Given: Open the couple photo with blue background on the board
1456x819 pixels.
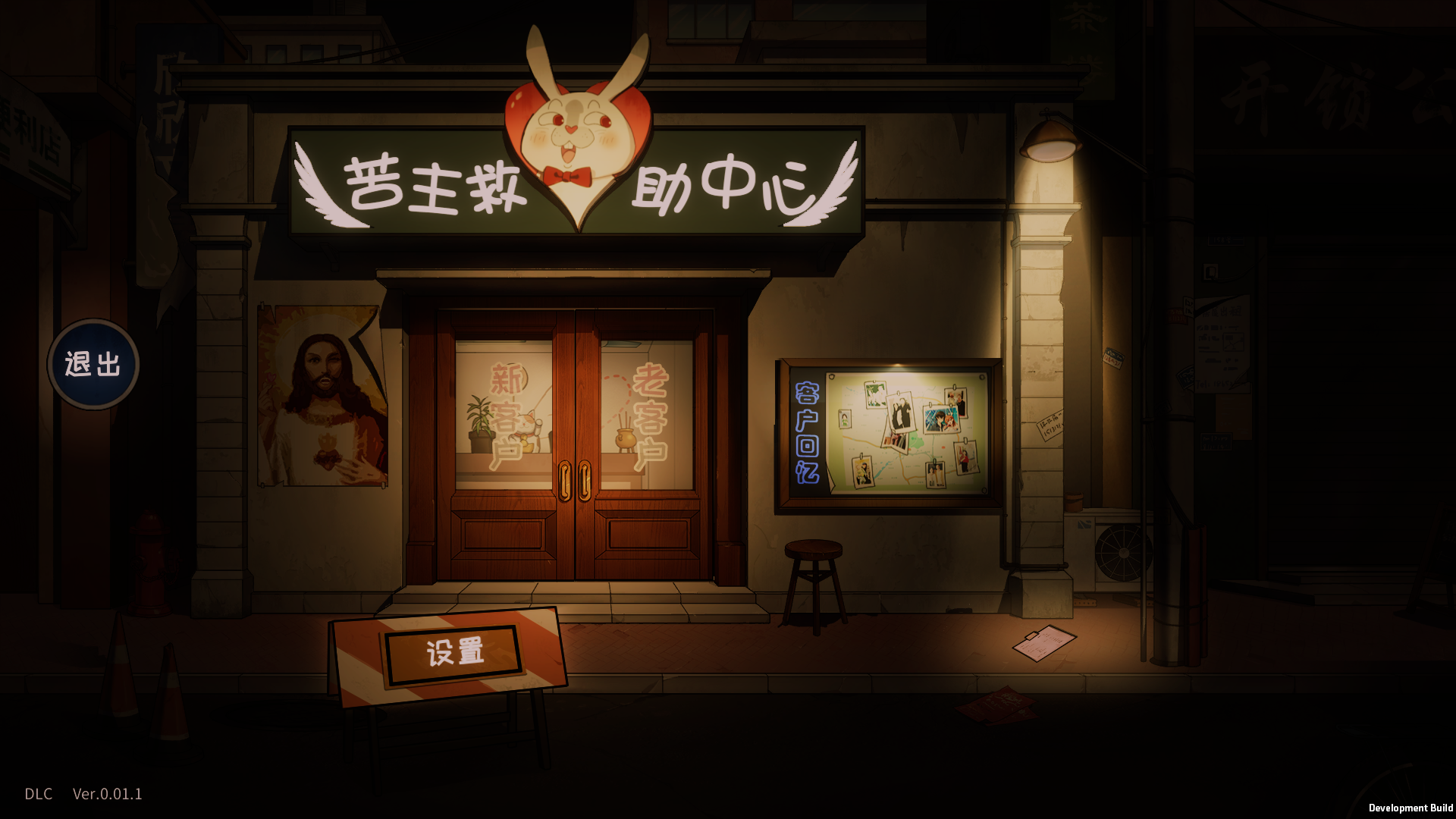Looking at the screenshot, I should (941, 419).
